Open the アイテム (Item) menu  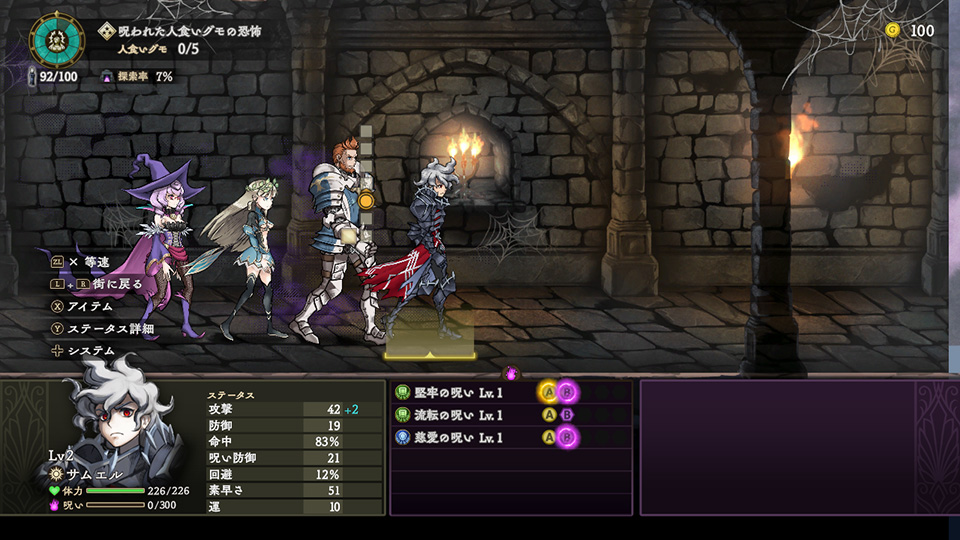[88, 306]
